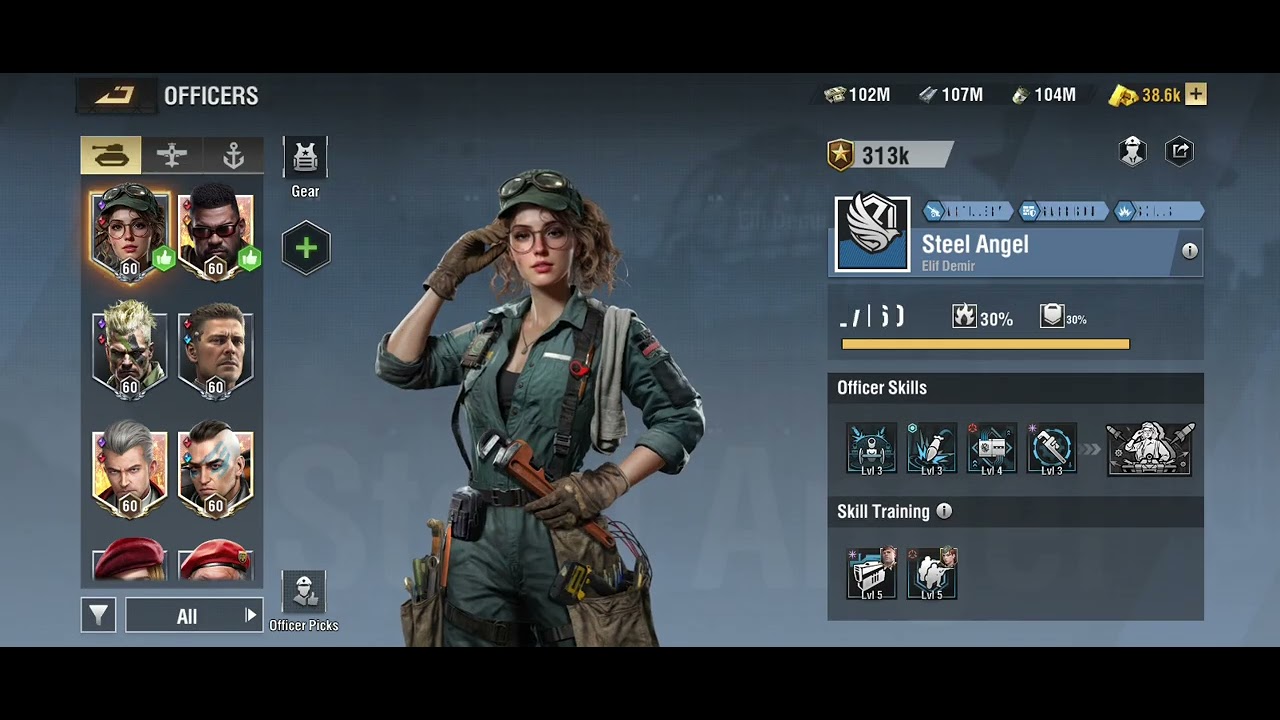
Task: View the wrench officer skill
Action: coord(1051,449)
